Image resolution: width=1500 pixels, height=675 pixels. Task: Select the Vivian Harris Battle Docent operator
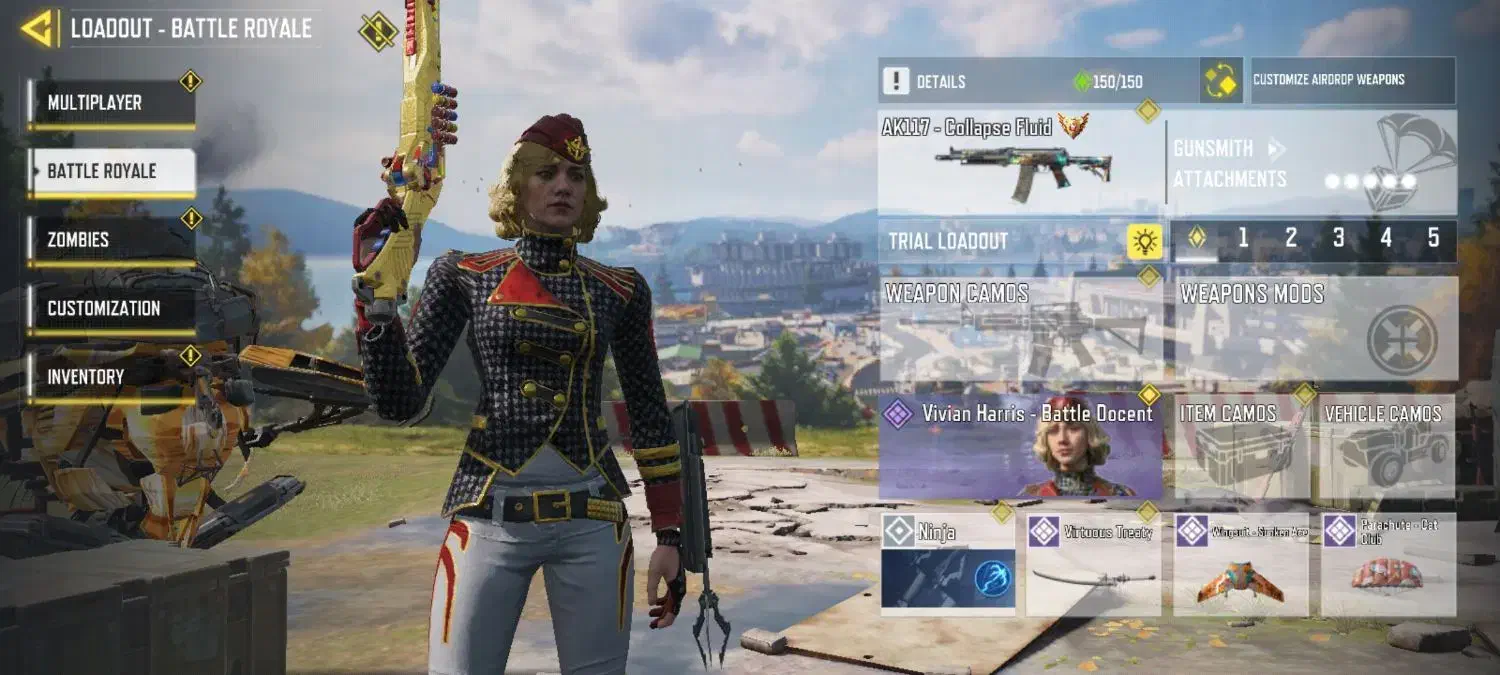(x=1020, y=447)
